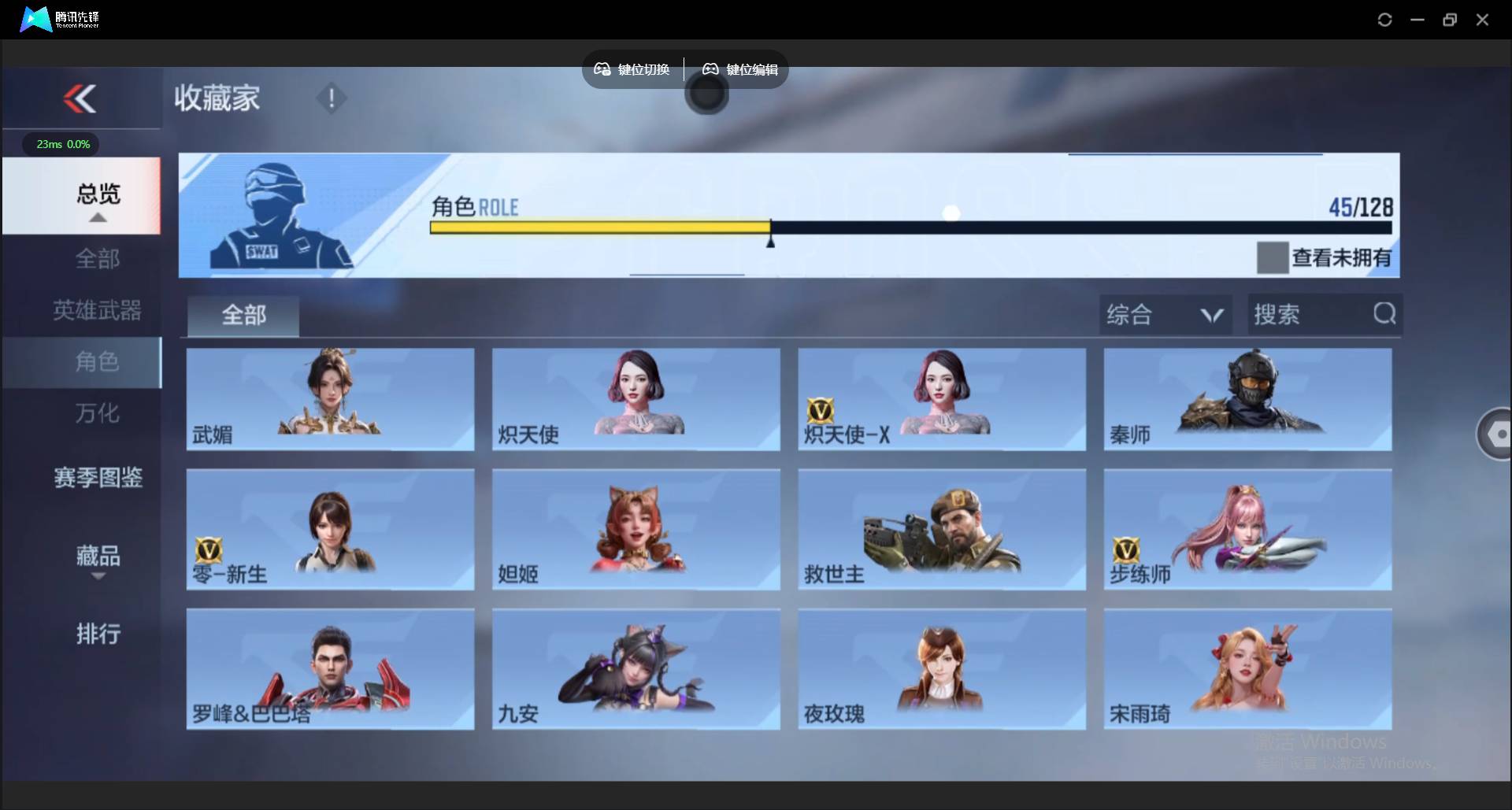Screen dimensions: 1512x810
Task: Enable the 查看未拥有 checkbox
Action: tap(1273, 257)
